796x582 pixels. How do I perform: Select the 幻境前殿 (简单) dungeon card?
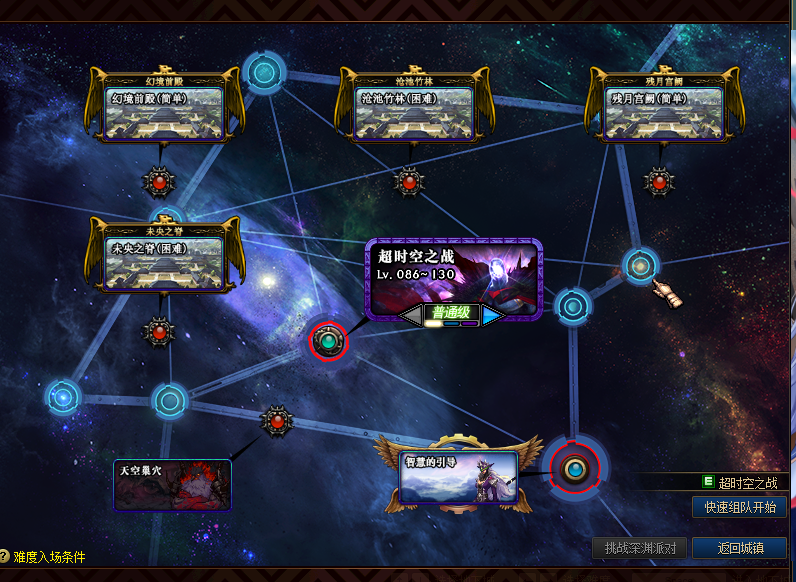click(x=164, y=112)
